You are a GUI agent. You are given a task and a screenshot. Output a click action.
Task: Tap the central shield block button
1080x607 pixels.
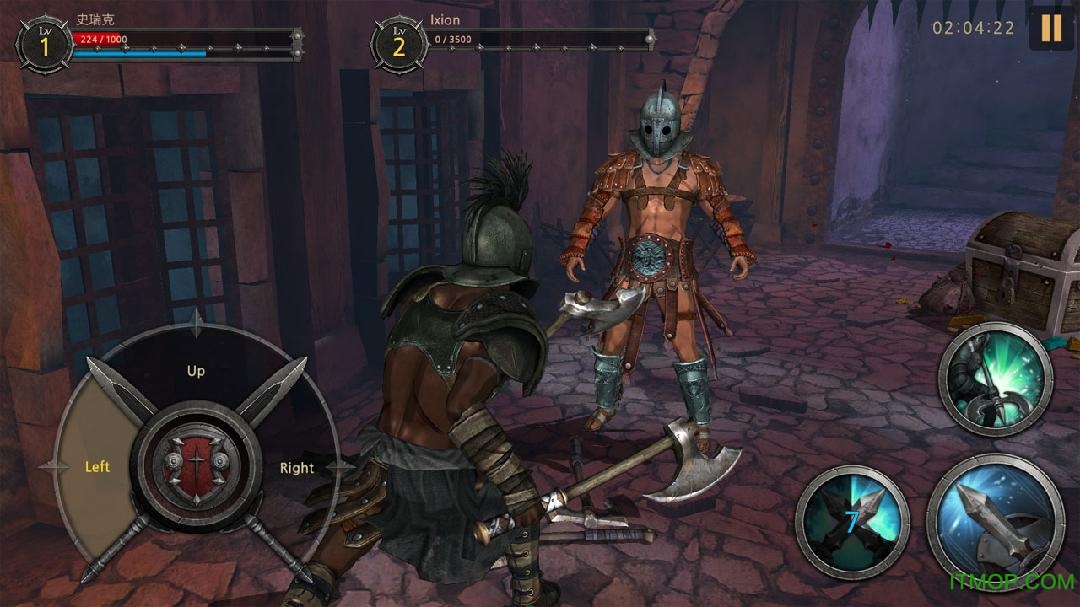click(x=196, y=467)
